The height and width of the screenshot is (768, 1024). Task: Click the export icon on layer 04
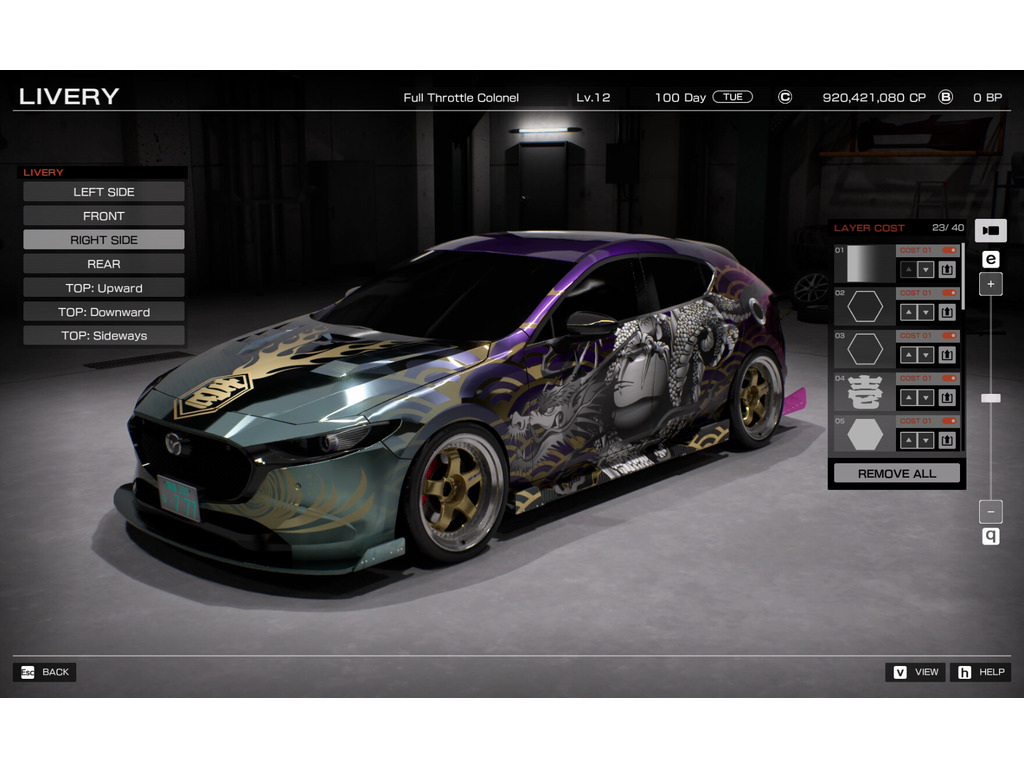(946, 398)
